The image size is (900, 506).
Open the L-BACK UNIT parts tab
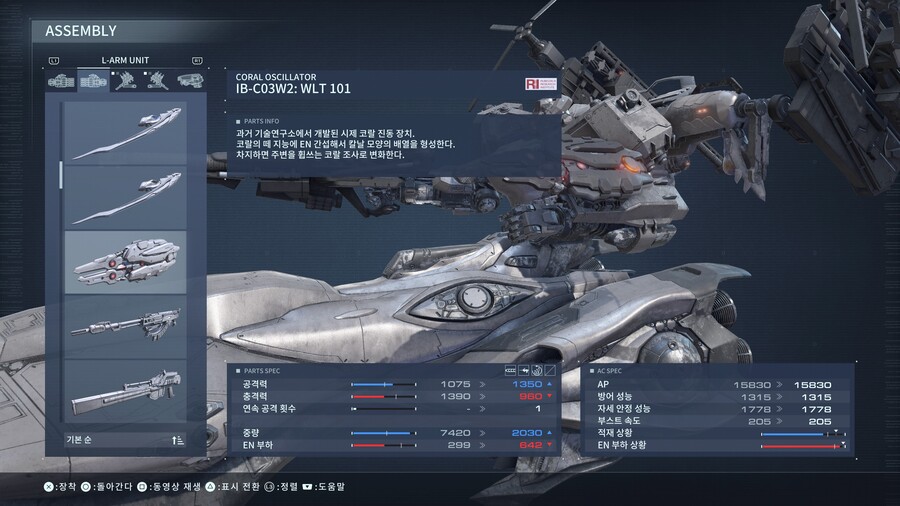(x=156, y=82)
